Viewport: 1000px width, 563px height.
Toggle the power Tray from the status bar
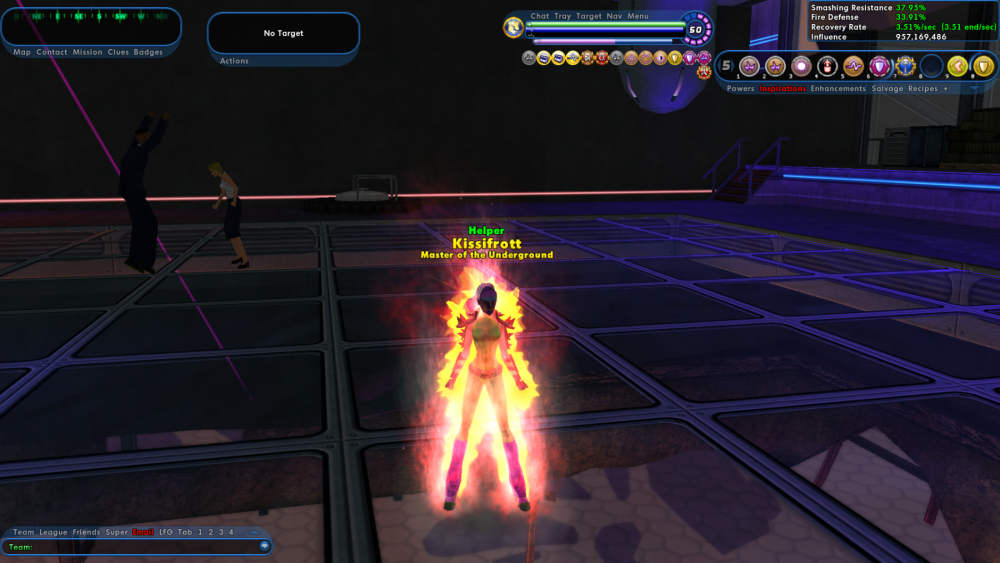click(563, 16)
